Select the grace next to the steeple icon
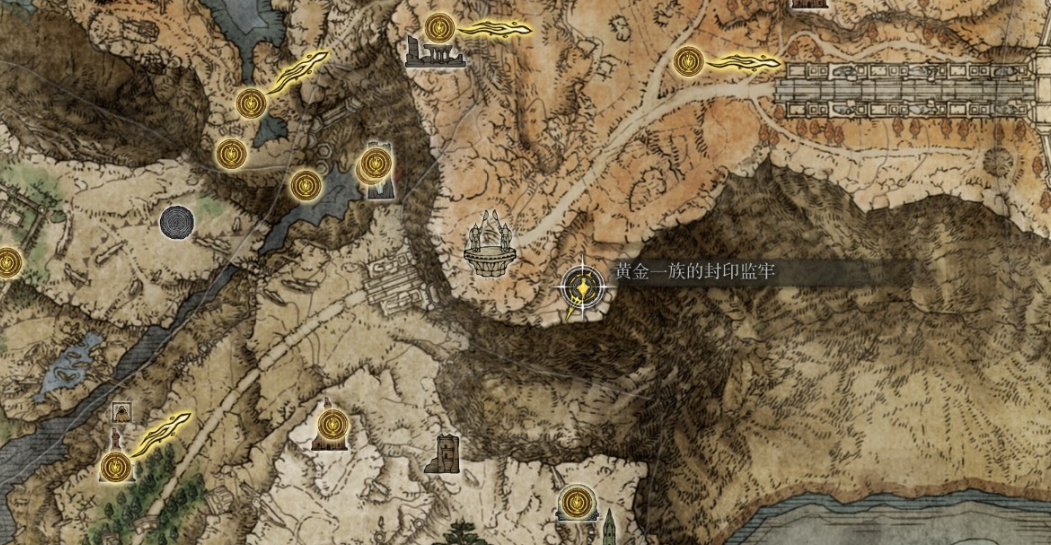Viewport: 1051px width, 545px height. 574,501
